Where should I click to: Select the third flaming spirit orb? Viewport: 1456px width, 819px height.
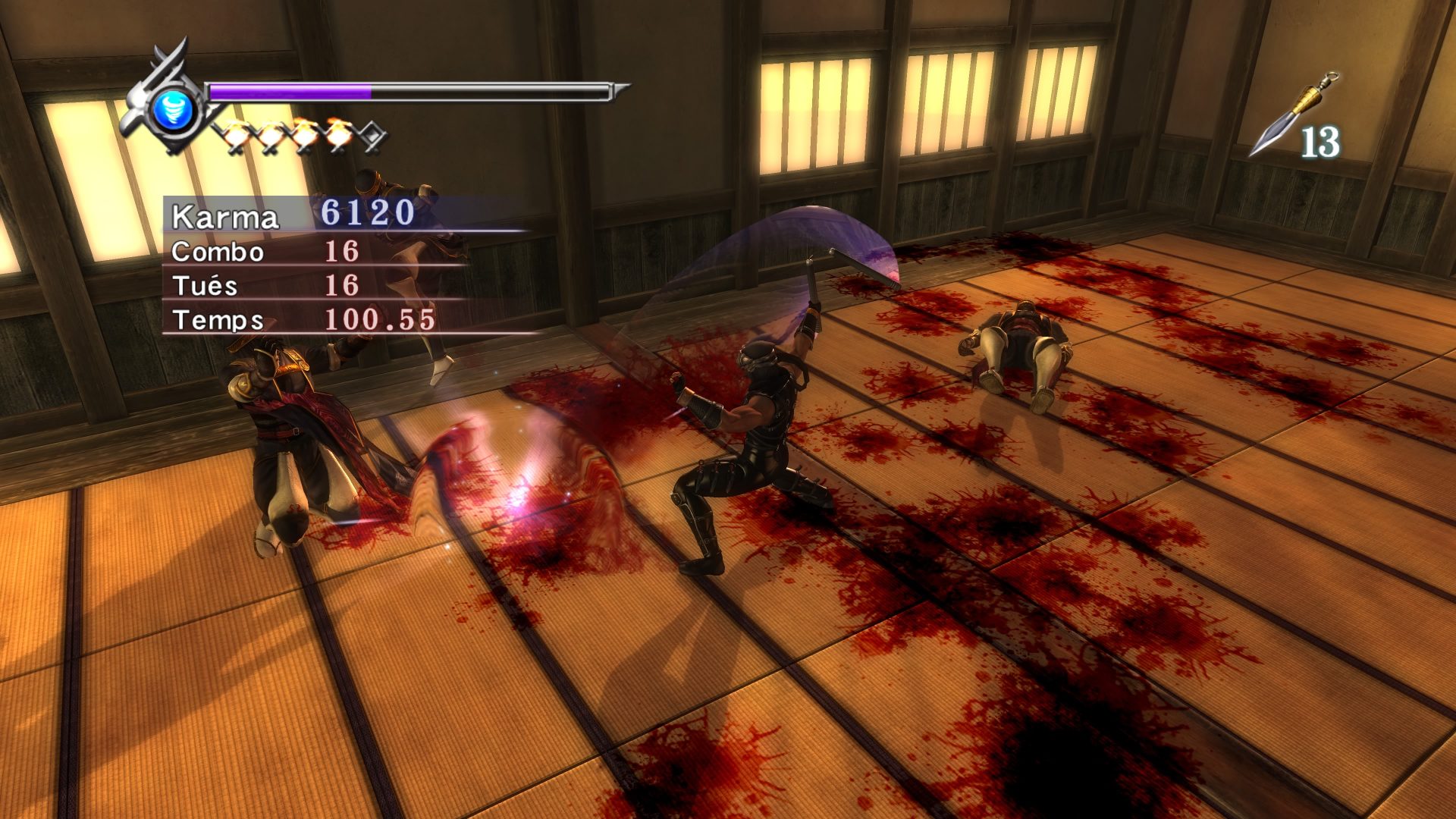[305, 133]
